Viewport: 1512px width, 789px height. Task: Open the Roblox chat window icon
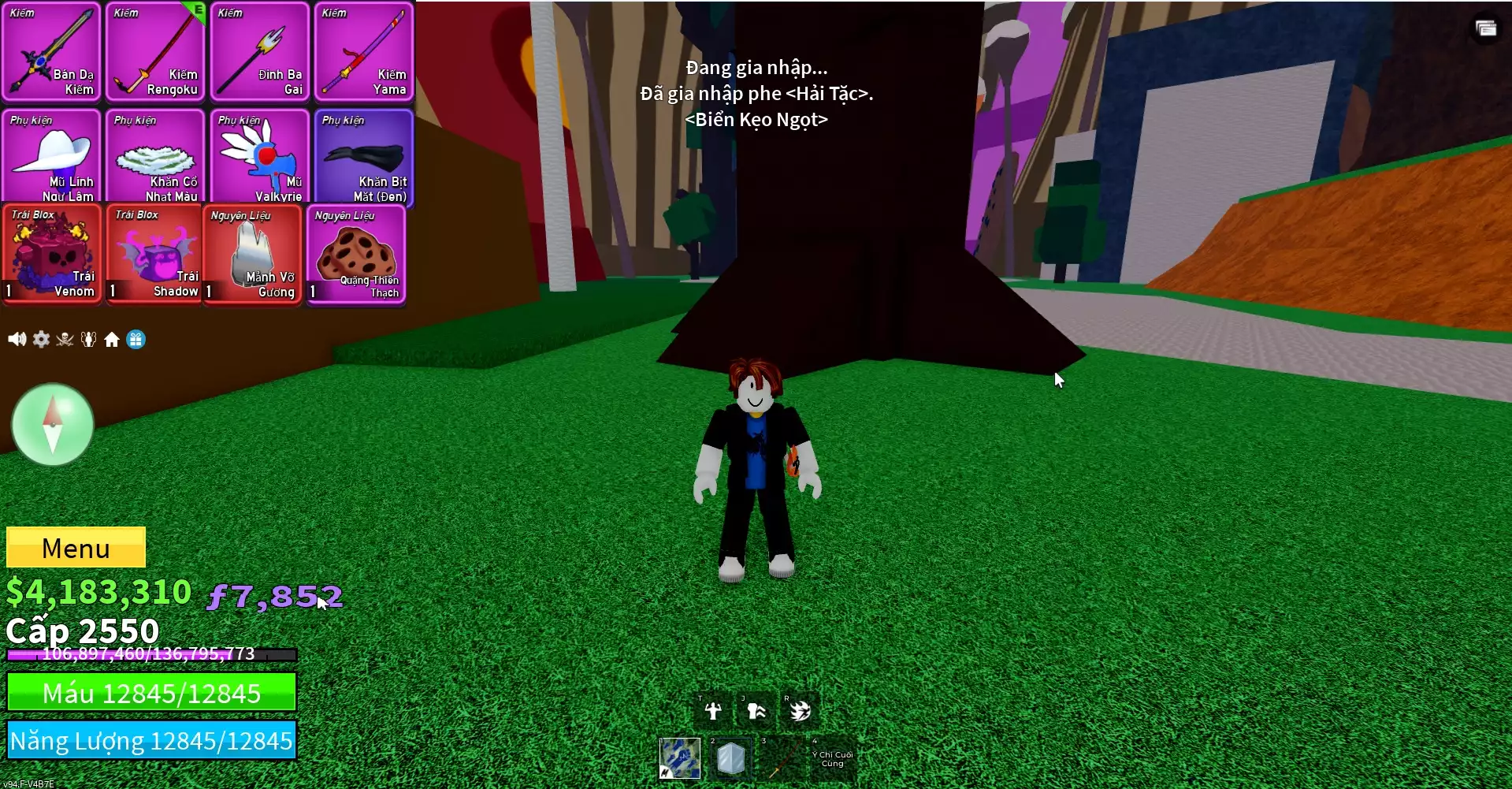click(x=1486, y=29)
